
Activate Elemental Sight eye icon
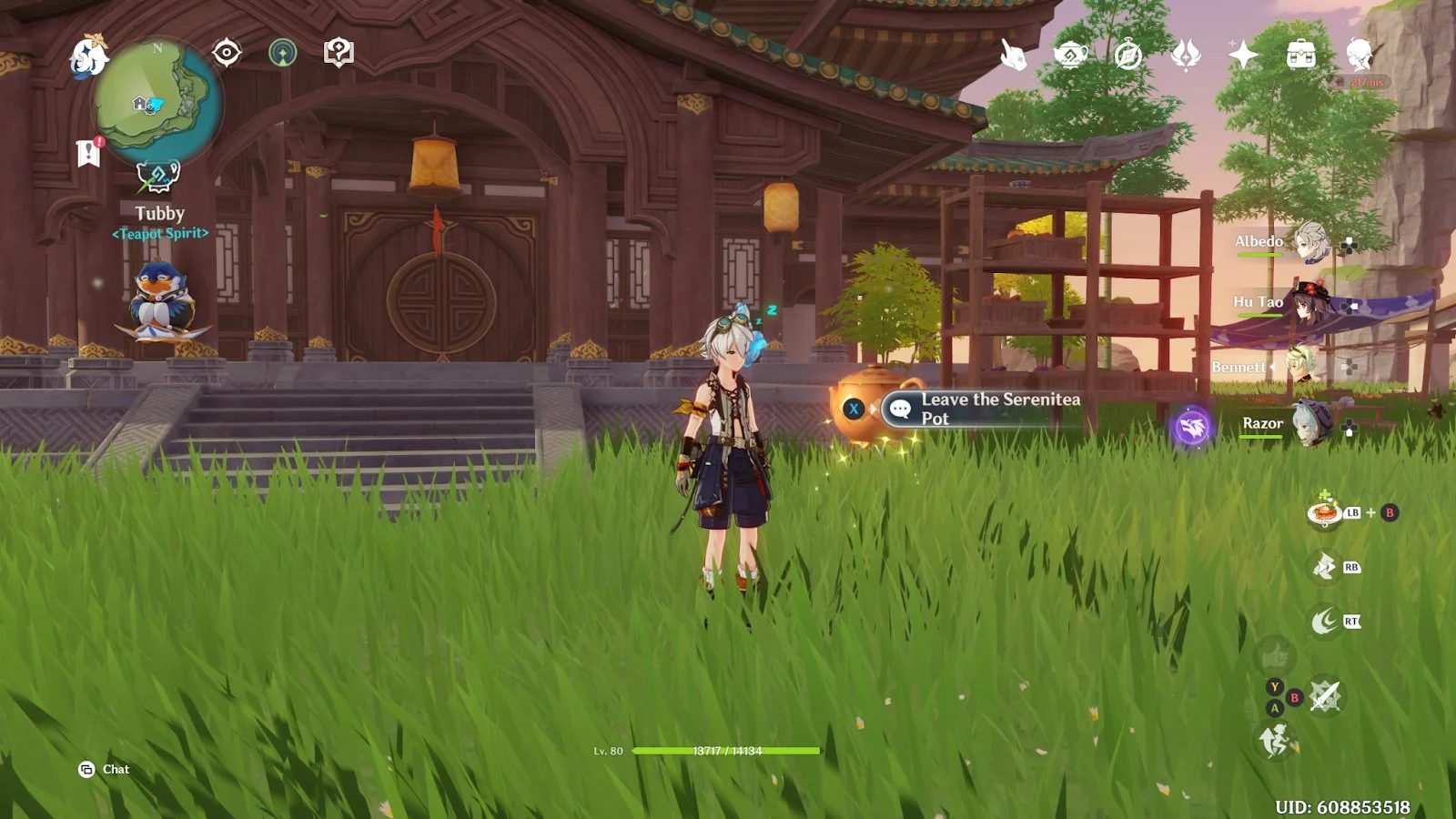tap(227, 53)
